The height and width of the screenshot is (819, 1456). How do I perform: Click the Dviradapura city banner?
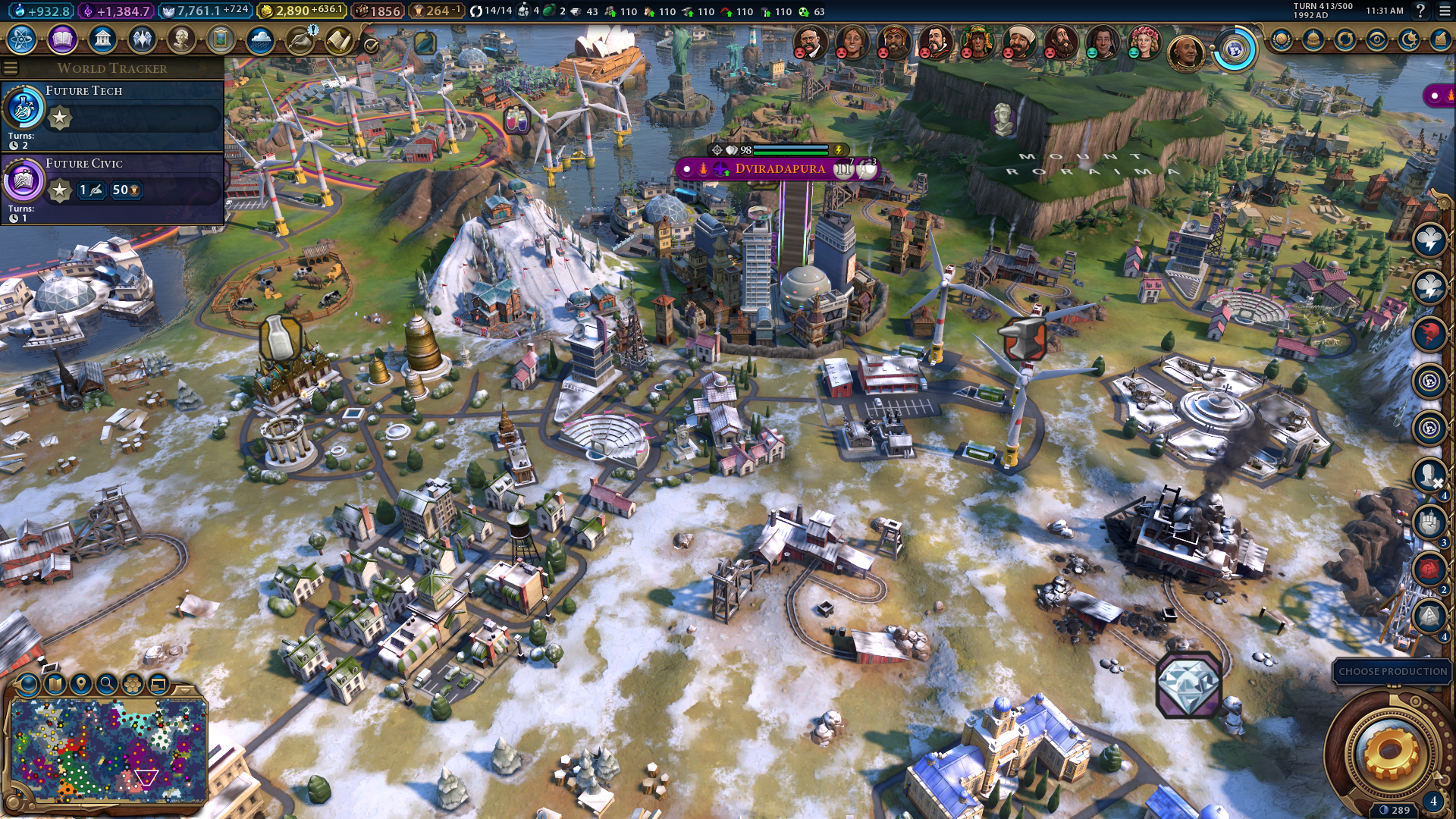[x=779, y=168]
